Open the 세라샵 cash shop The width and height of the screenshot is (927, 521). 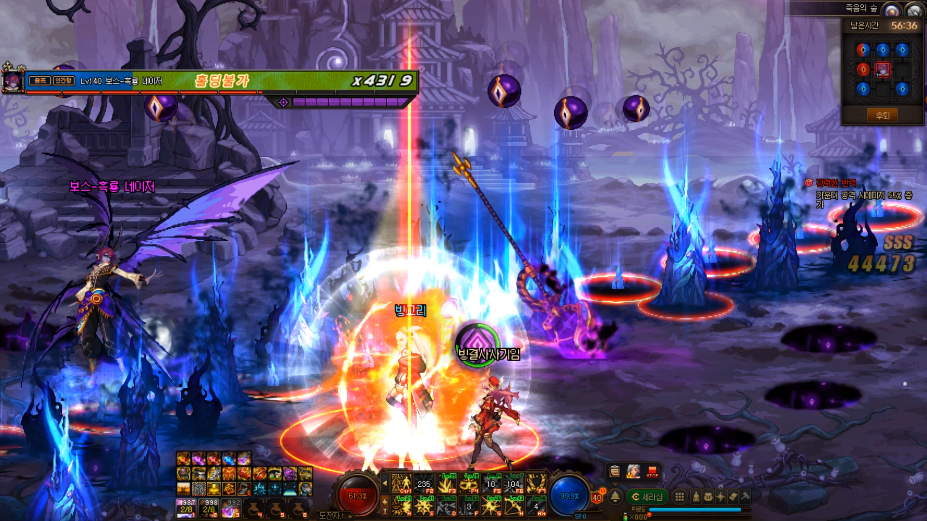point(646,496)
